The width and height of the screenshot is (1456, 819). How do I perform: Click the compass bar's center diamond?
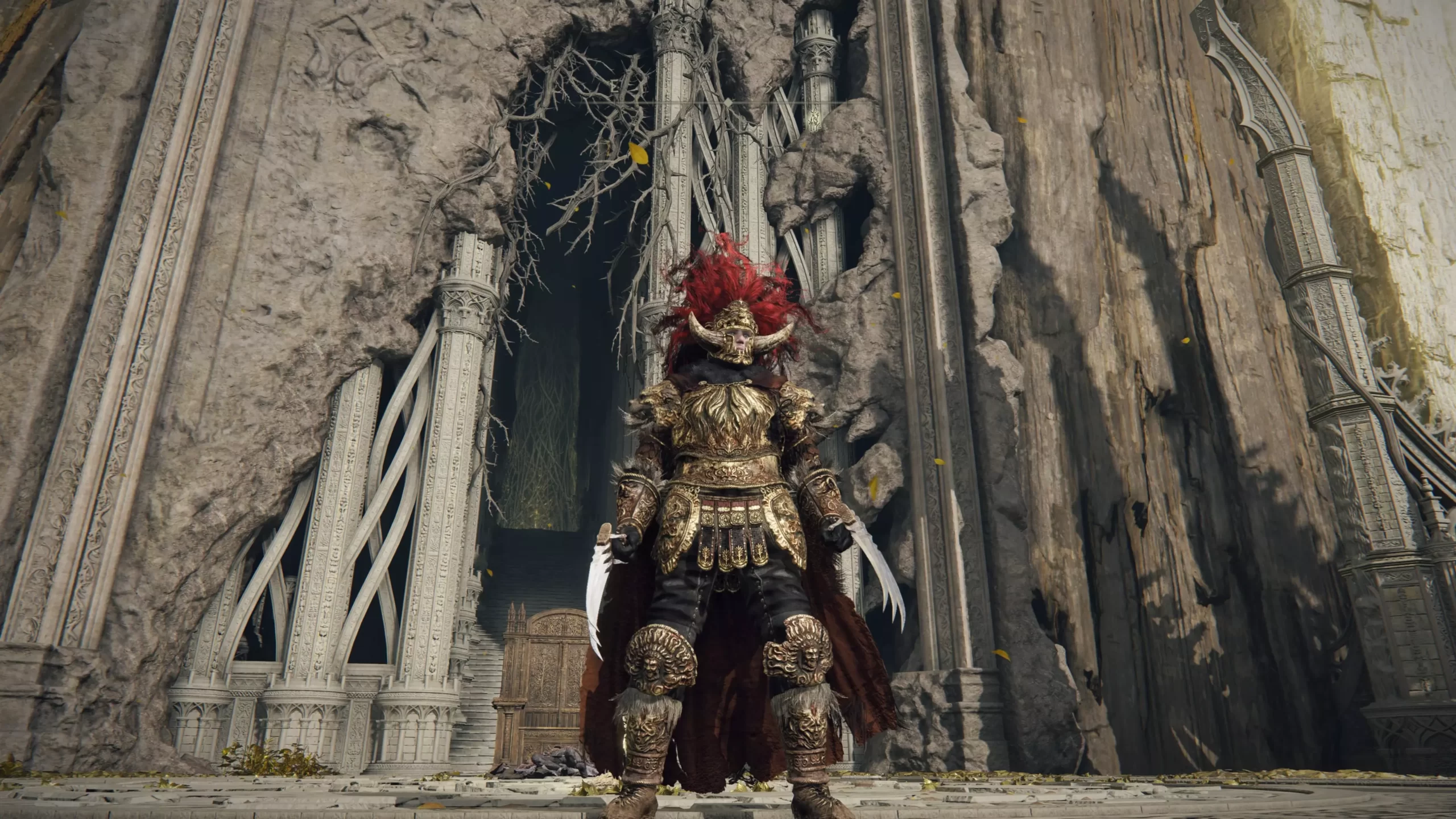click(x=728, y=102)
